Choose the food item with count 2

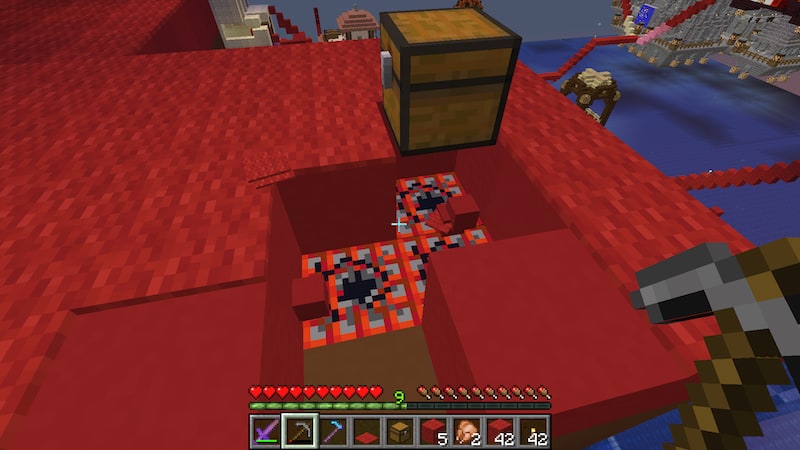coord(466,431)
